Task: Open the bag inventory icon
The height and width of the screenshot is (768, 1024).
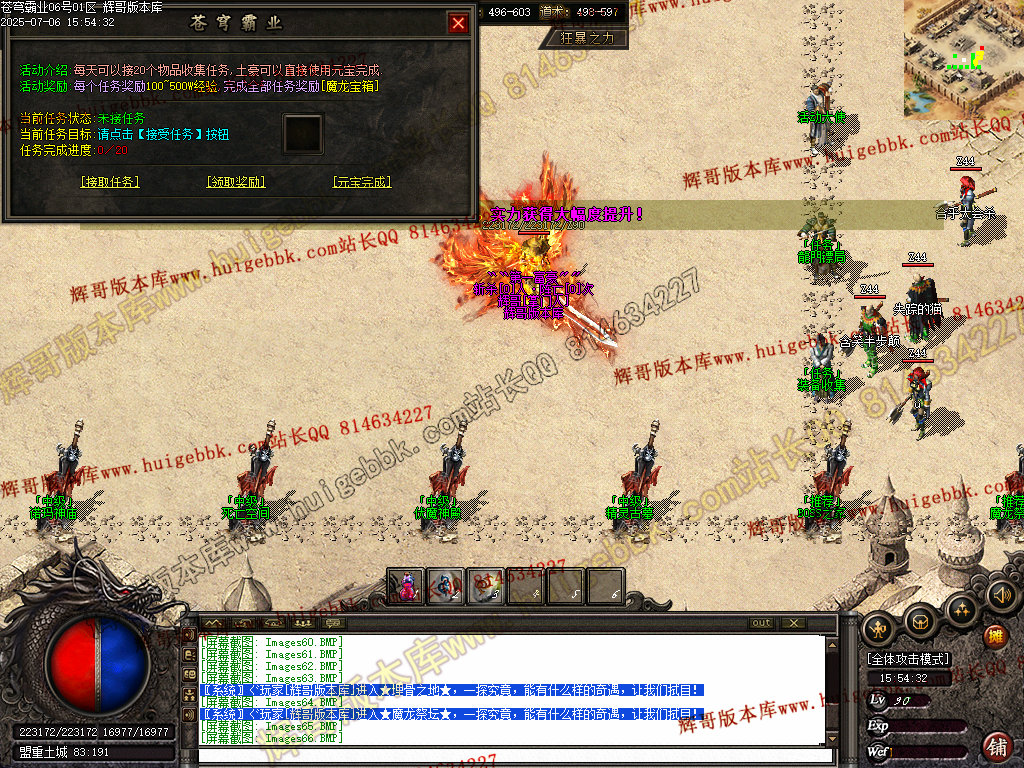Action: (921, 622)
